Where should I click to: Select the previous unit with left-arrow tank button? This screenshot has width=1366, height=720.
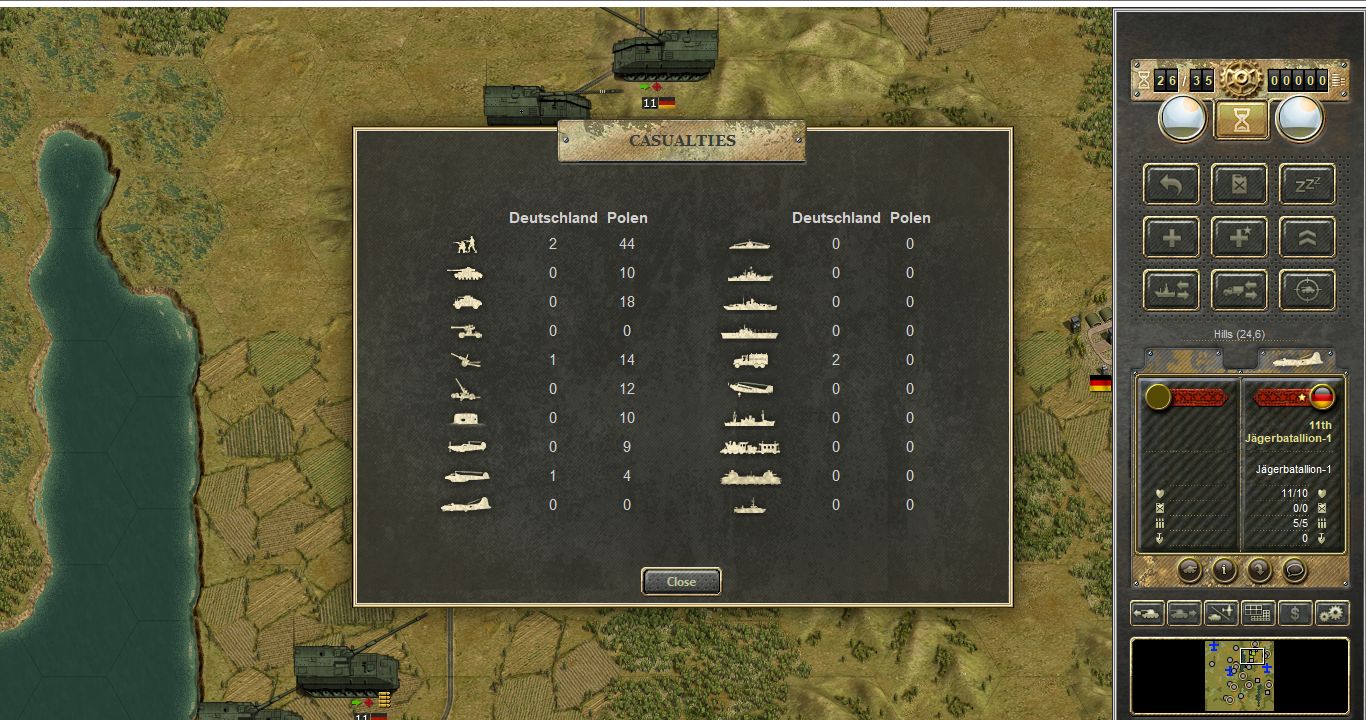coord(1147,613)
